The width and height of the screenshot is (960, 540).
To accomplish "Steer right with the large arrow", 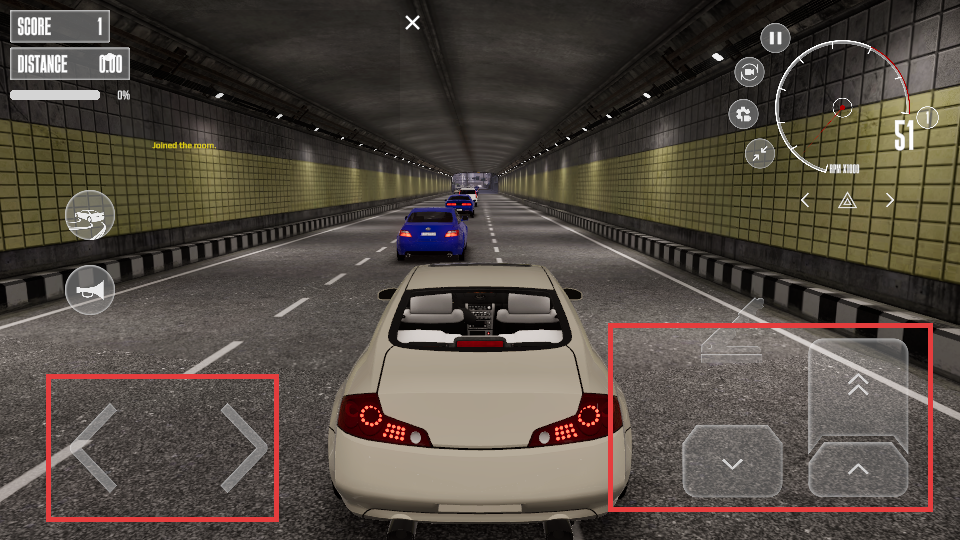I will [243, 447].
